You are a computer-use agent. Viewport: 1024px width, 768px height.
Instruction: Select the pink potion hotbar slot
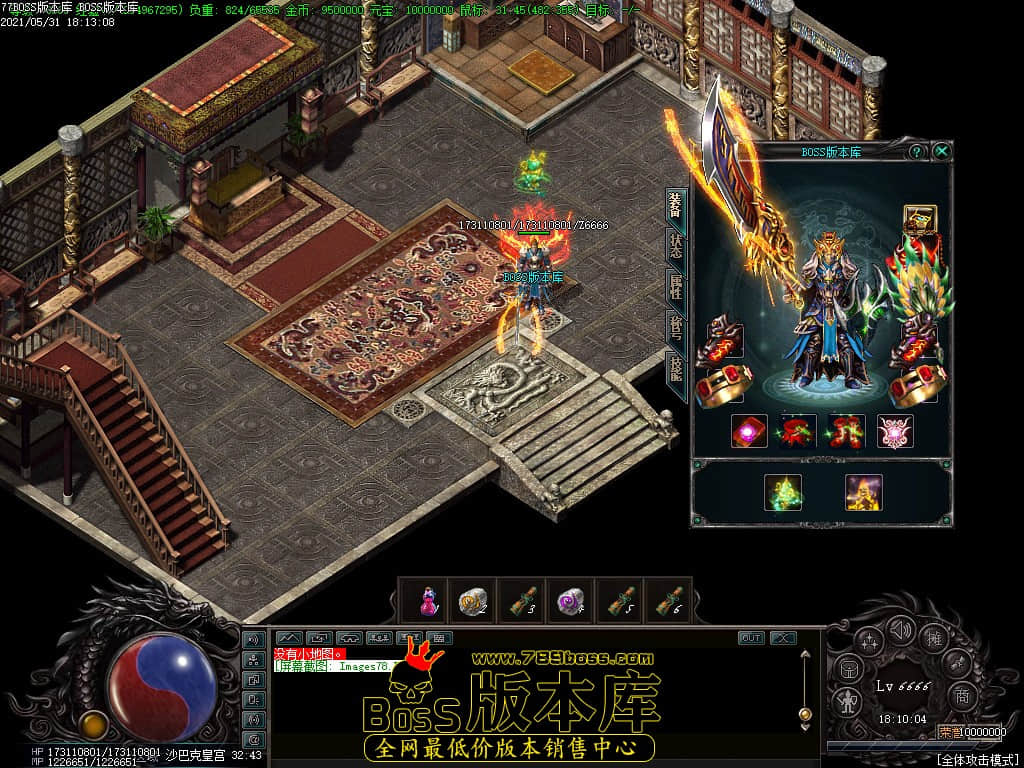(427, 601)
